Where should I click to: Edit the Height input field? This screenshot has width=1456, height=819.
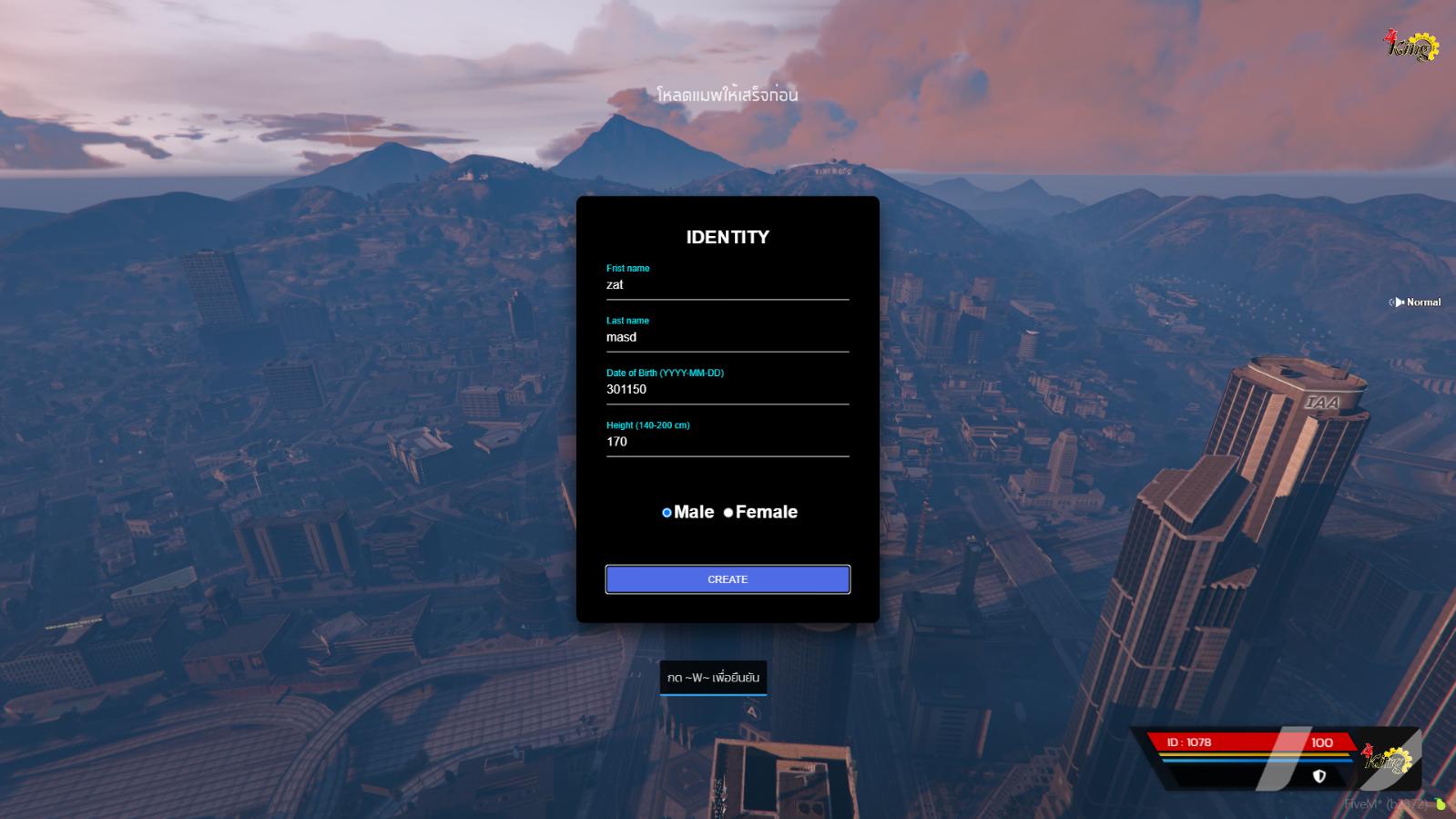point(727,442)
